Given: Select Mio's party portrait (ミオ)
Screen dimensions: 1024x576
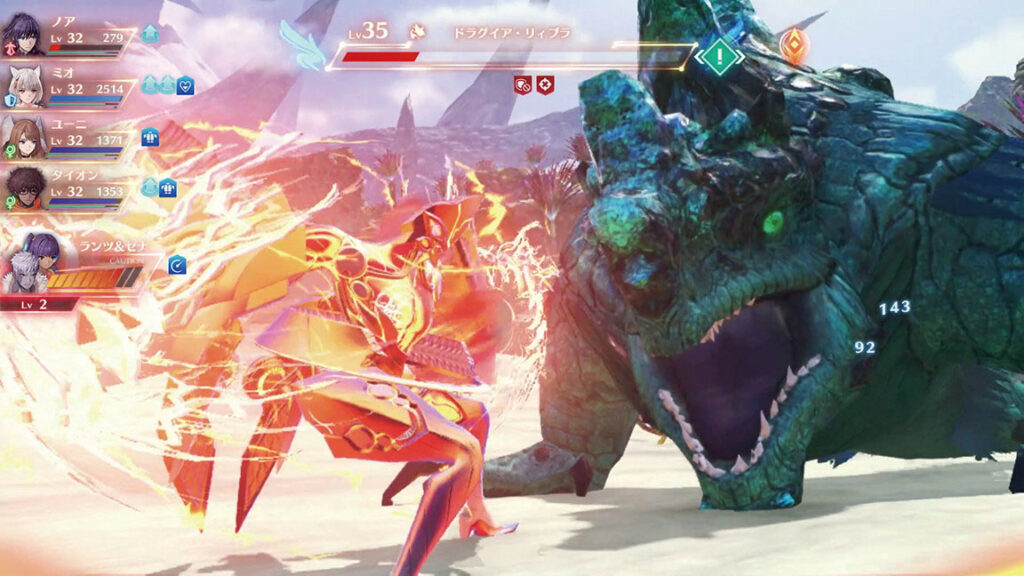Looking at the screenshot, I should [x=24, y=84].
